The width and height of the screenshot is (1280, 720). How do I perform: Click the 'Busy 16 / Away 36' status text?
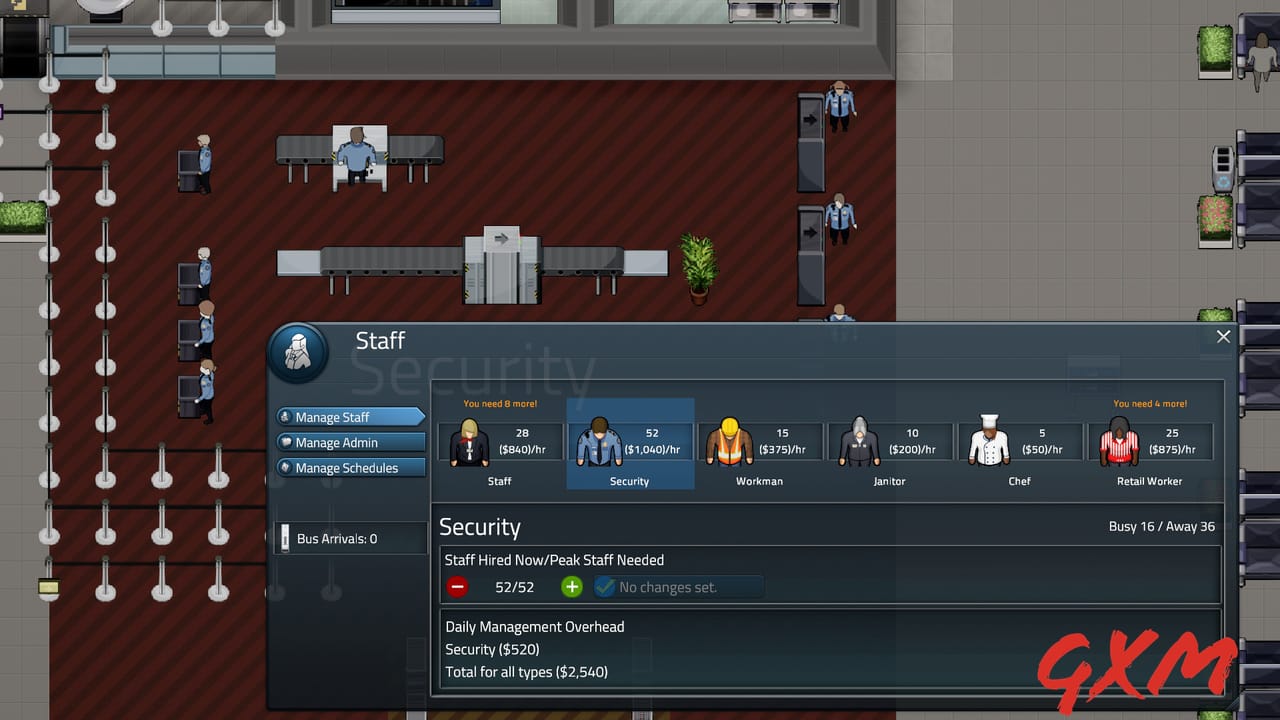point(1162,525)
